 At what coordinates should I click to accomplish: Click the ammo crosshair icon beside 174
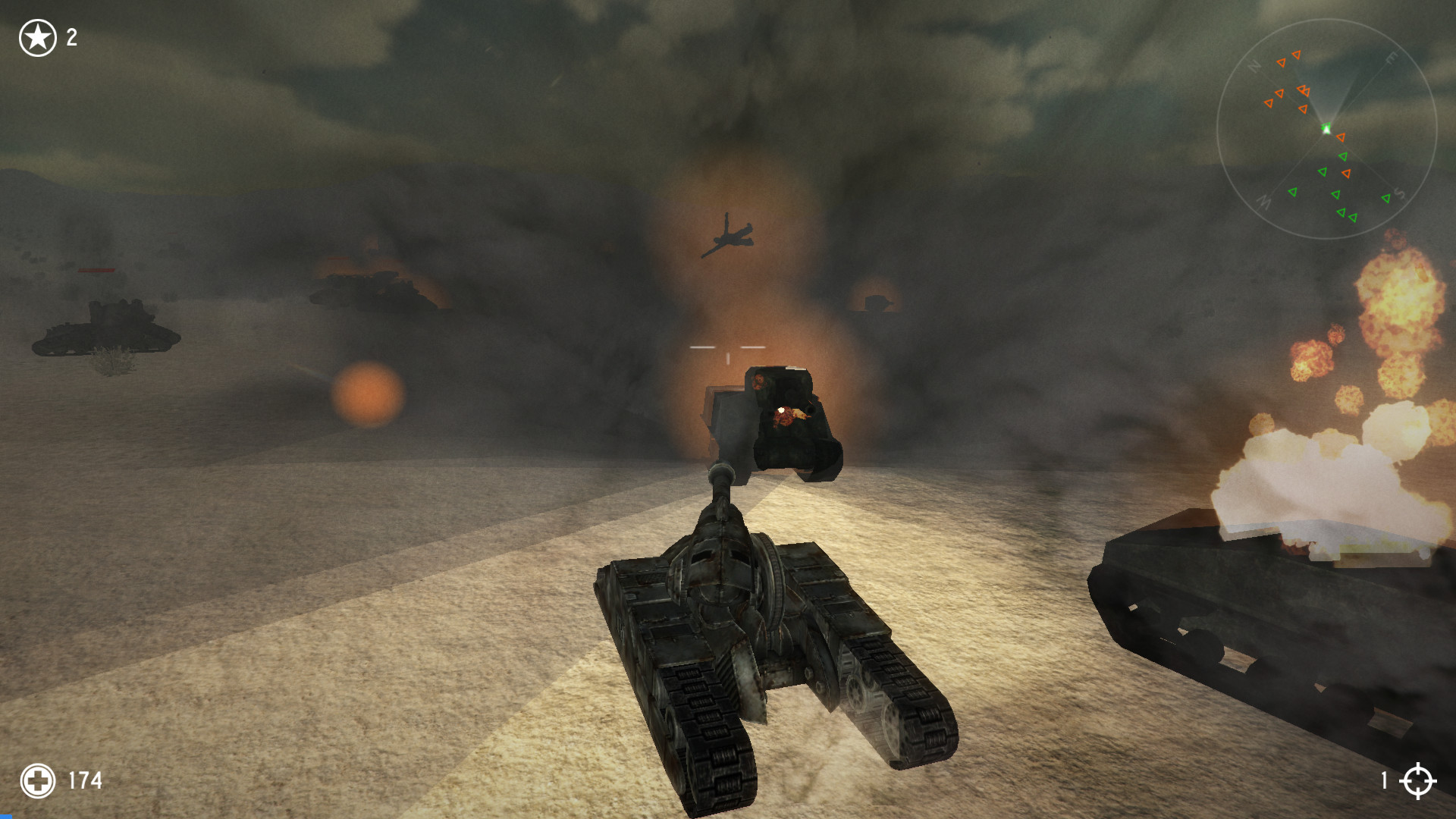tap(39, 780)
